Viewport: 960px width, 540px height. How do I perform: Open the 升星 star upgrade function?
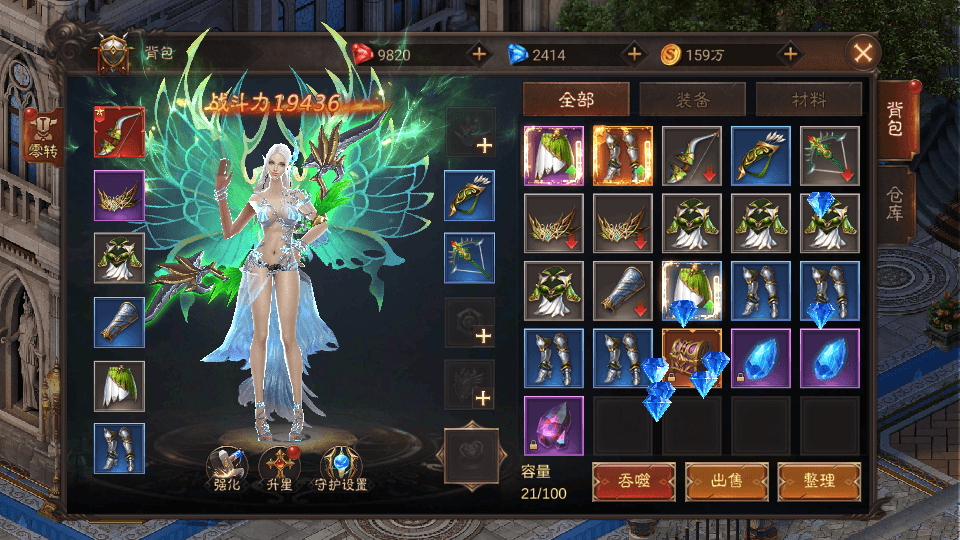click(x=278, y=467)
